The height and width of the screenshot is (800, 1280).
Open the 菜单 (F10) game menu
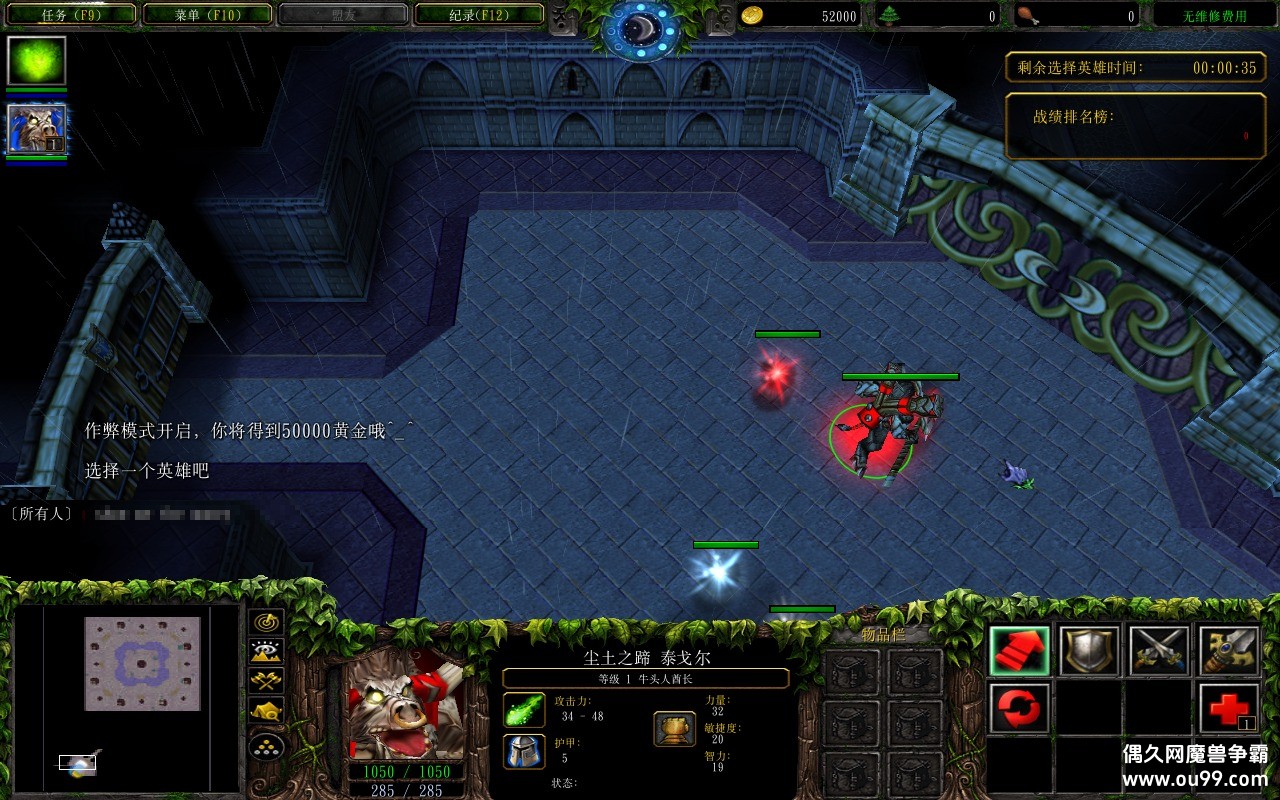(x=207, y=15)
